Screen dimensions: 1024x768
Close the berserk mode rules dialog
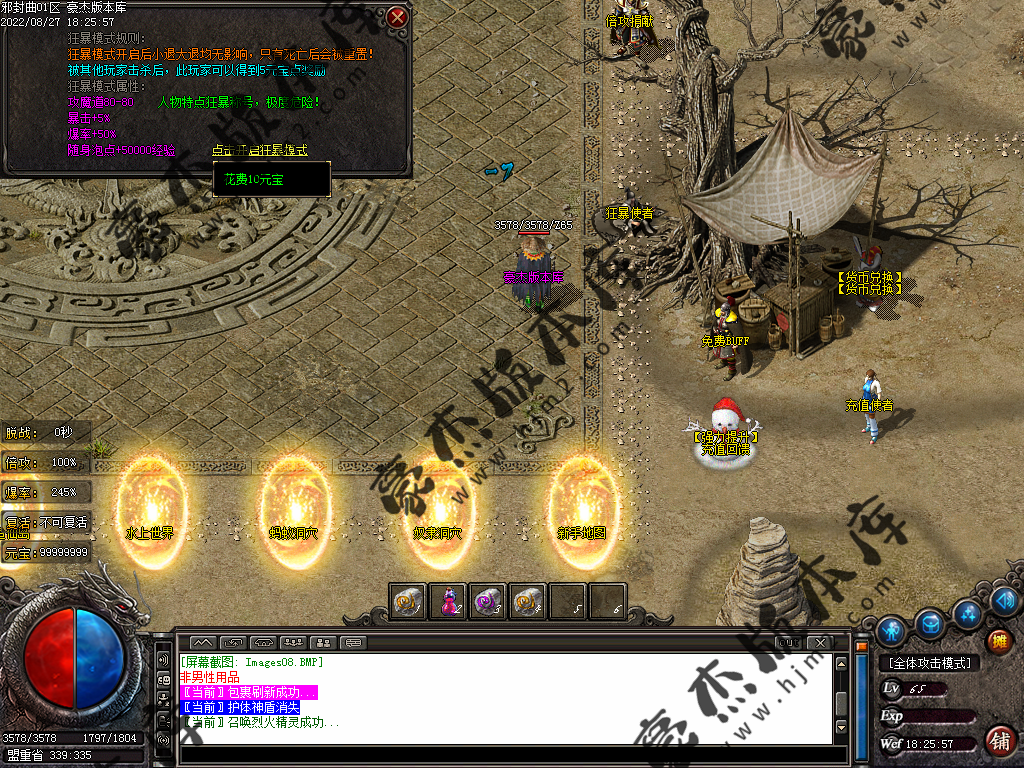398,17
